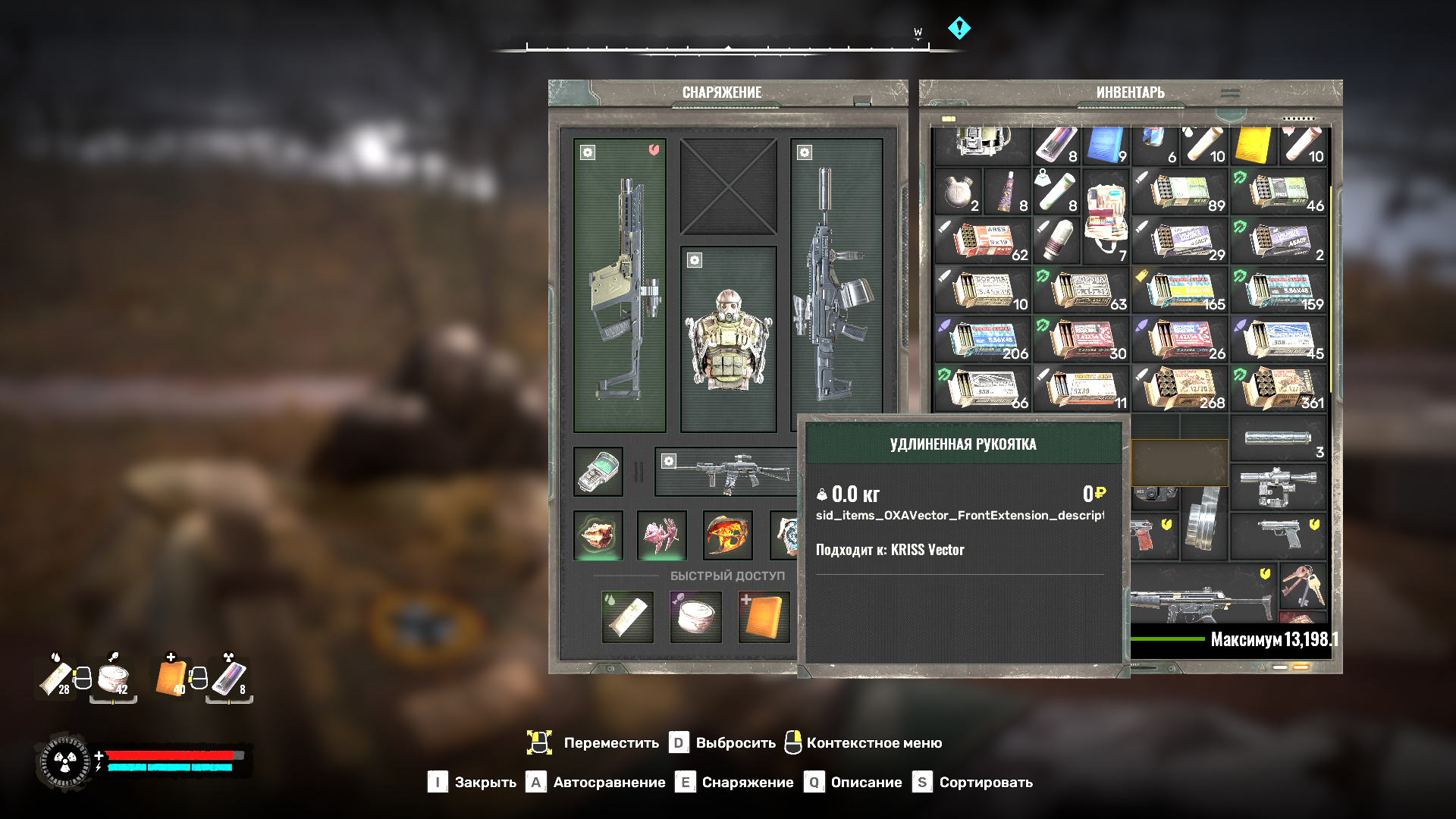
Task: Select the pink coral-shaped artifact slot
Action: tap(662, 535)
